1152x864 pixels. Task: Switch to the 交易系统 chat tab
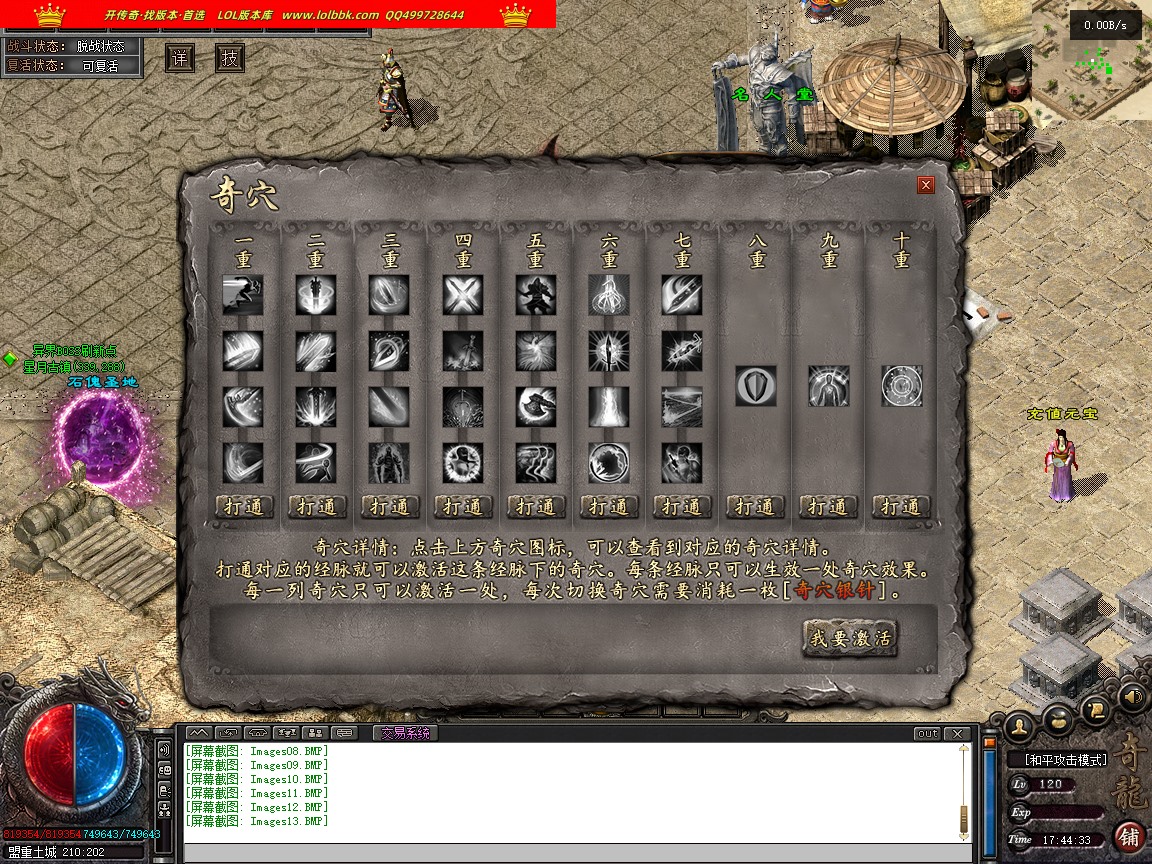pyautogui.click(x=405, y=733)
